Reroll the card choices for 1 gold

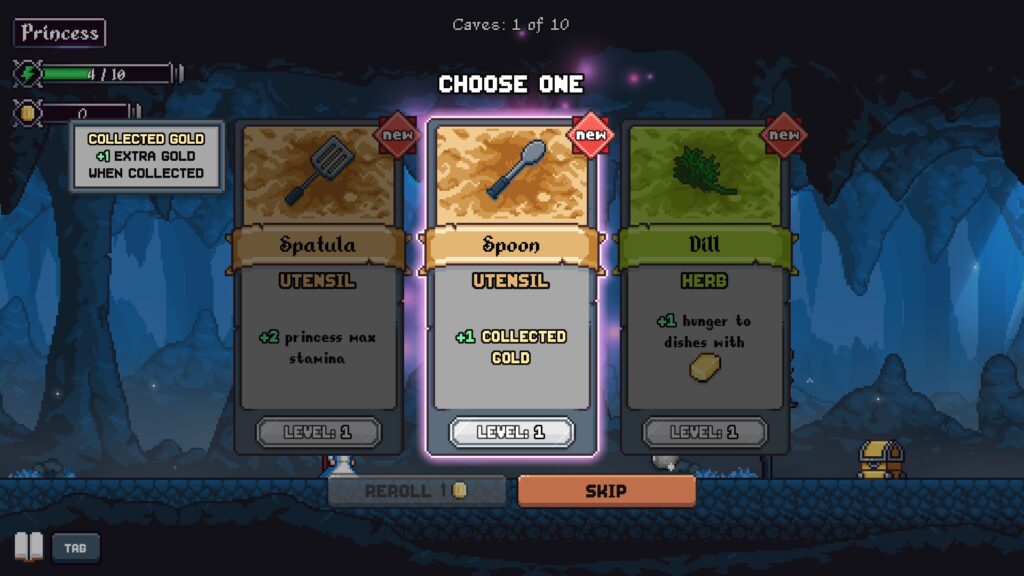[x=417, y=491]
